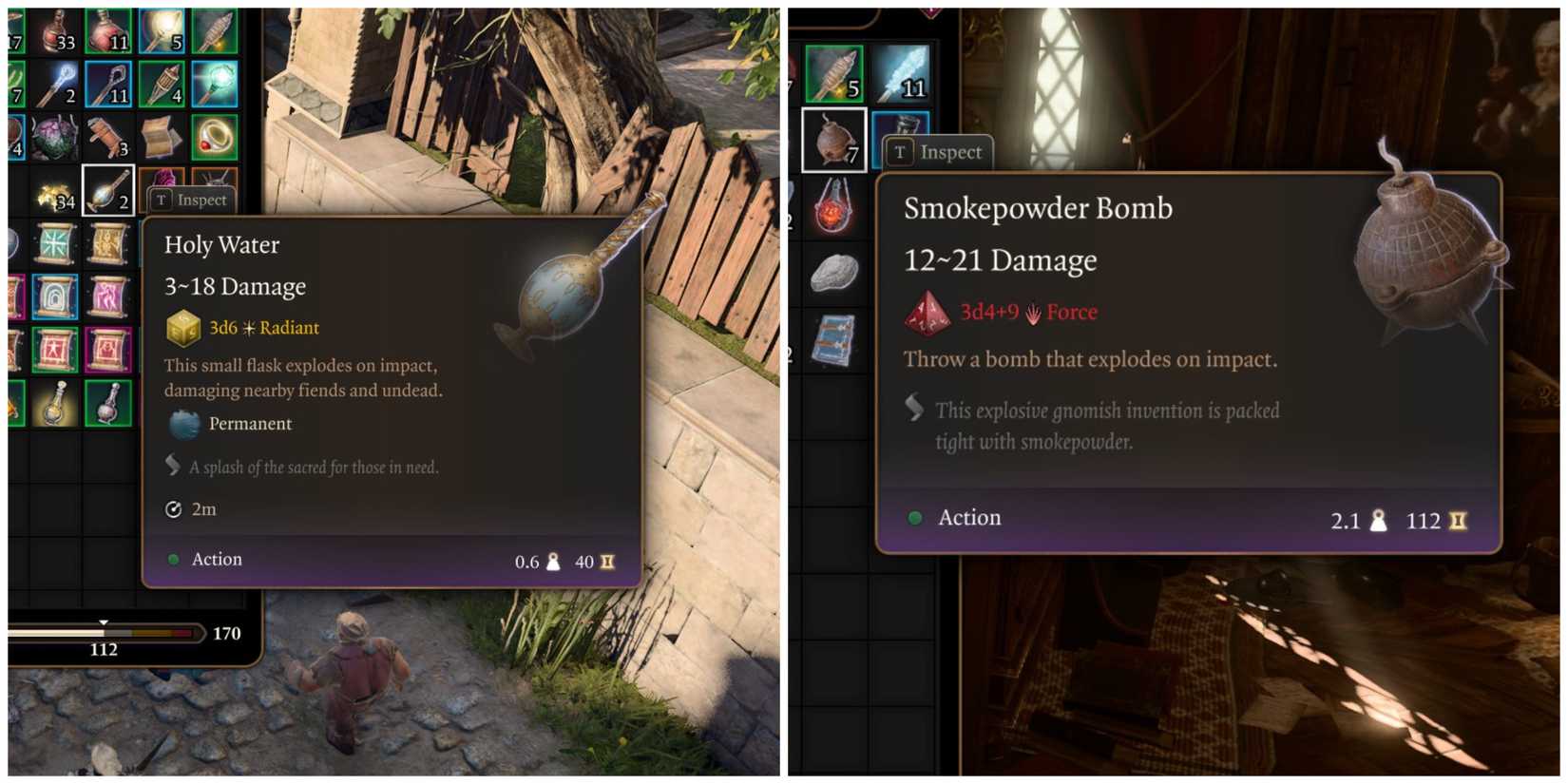Click the carry weight bar showing 112 of 170

105,634
